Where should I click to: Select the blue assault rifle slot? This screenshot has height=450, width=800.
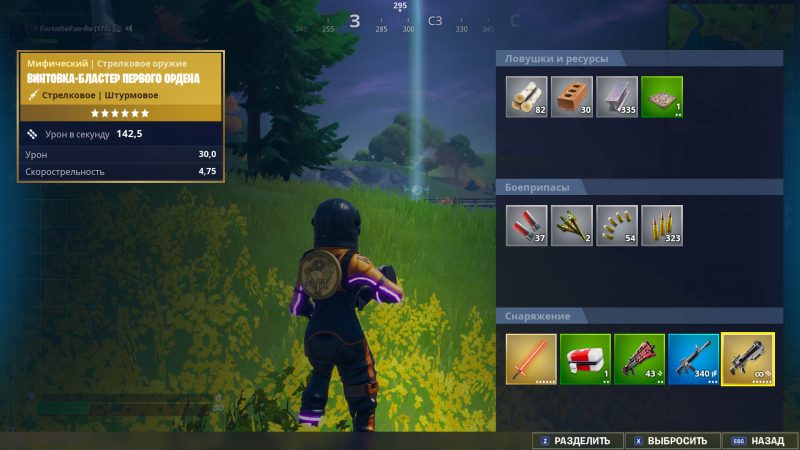tap(692, 359)
